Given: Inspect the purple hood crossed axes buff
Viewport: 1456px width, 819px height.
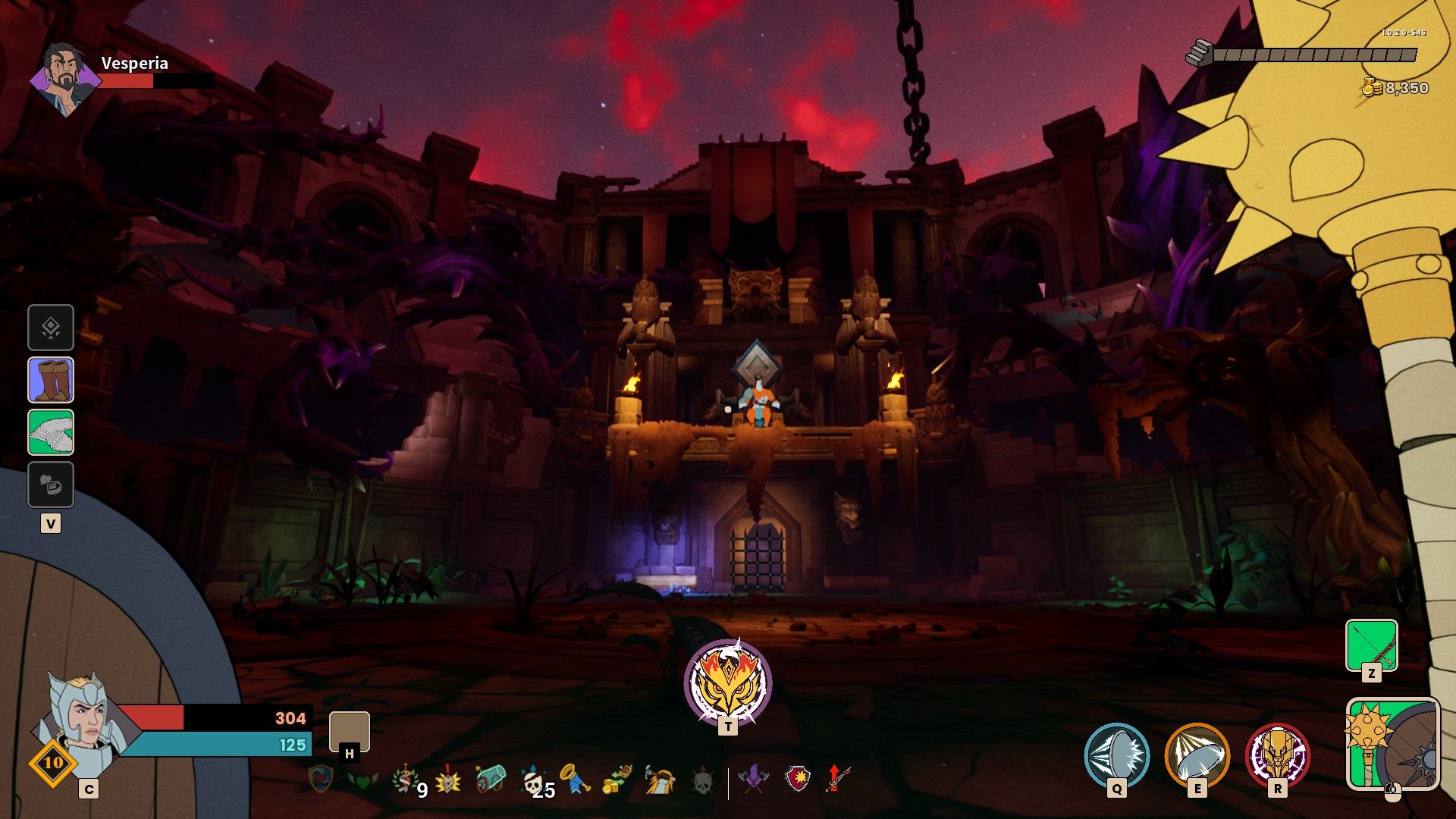Looking at the screenshot, I should [x=754, y=780].
